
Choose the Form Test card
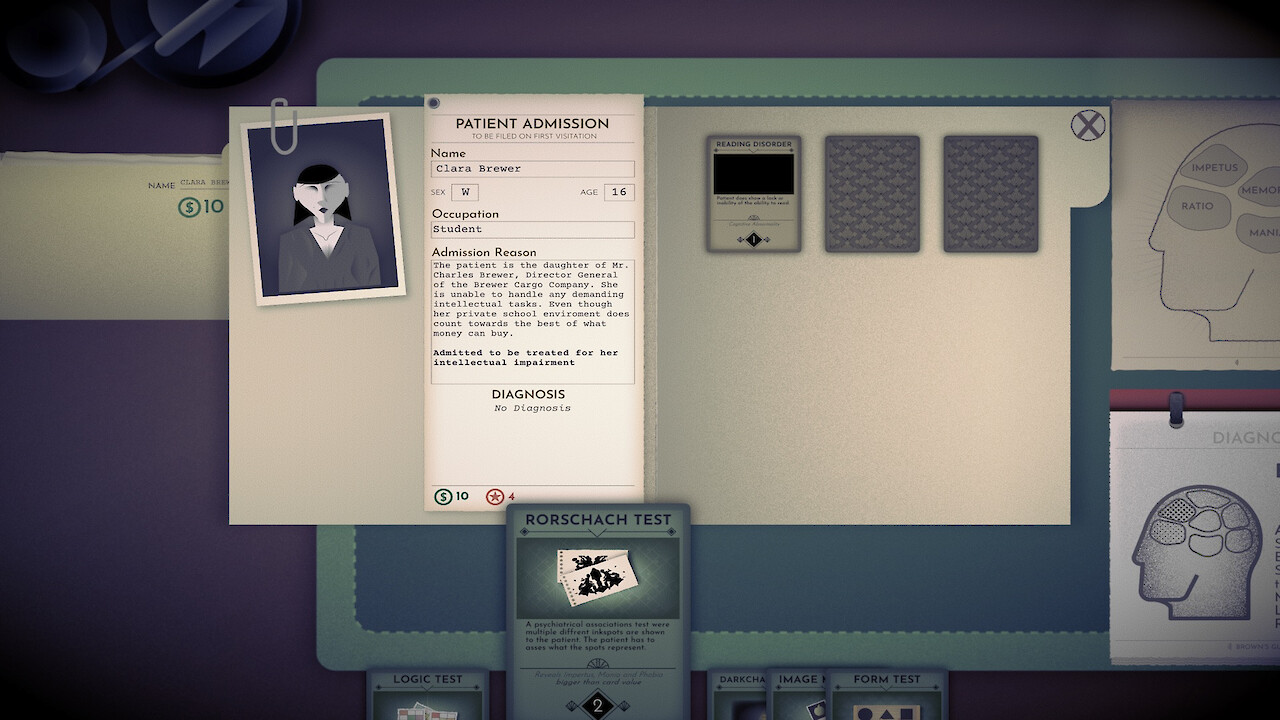coord(886,696)
